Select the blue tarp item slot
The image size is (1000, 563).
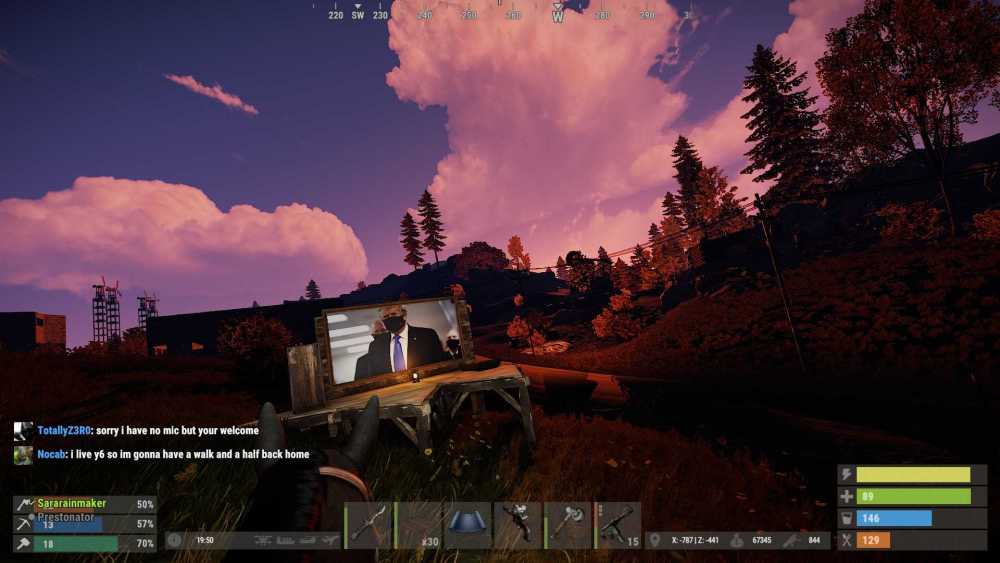pyautogui.click(x=468, y=525)
